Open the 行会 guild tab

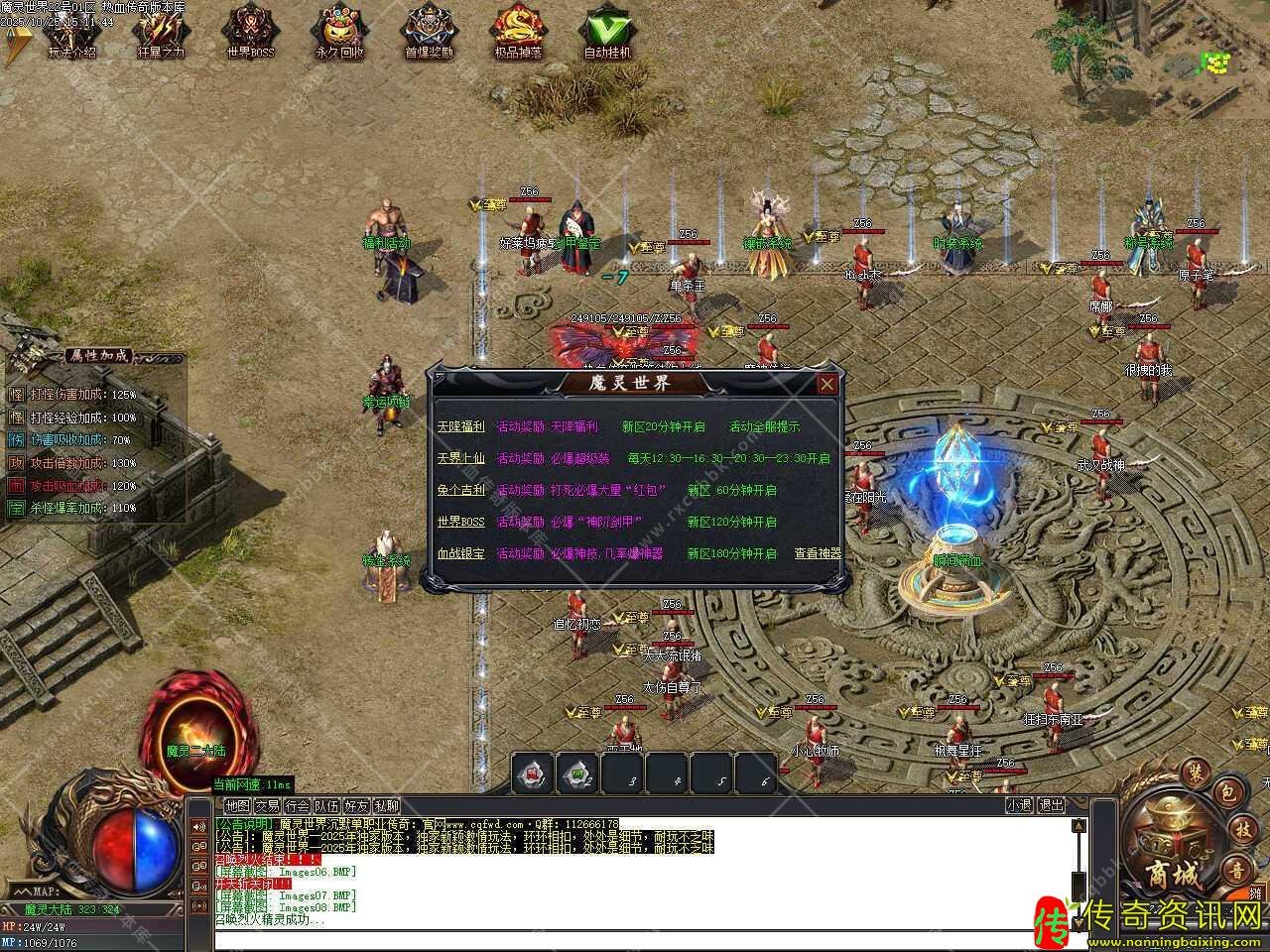pyautogui.click(x=297, y=806)
